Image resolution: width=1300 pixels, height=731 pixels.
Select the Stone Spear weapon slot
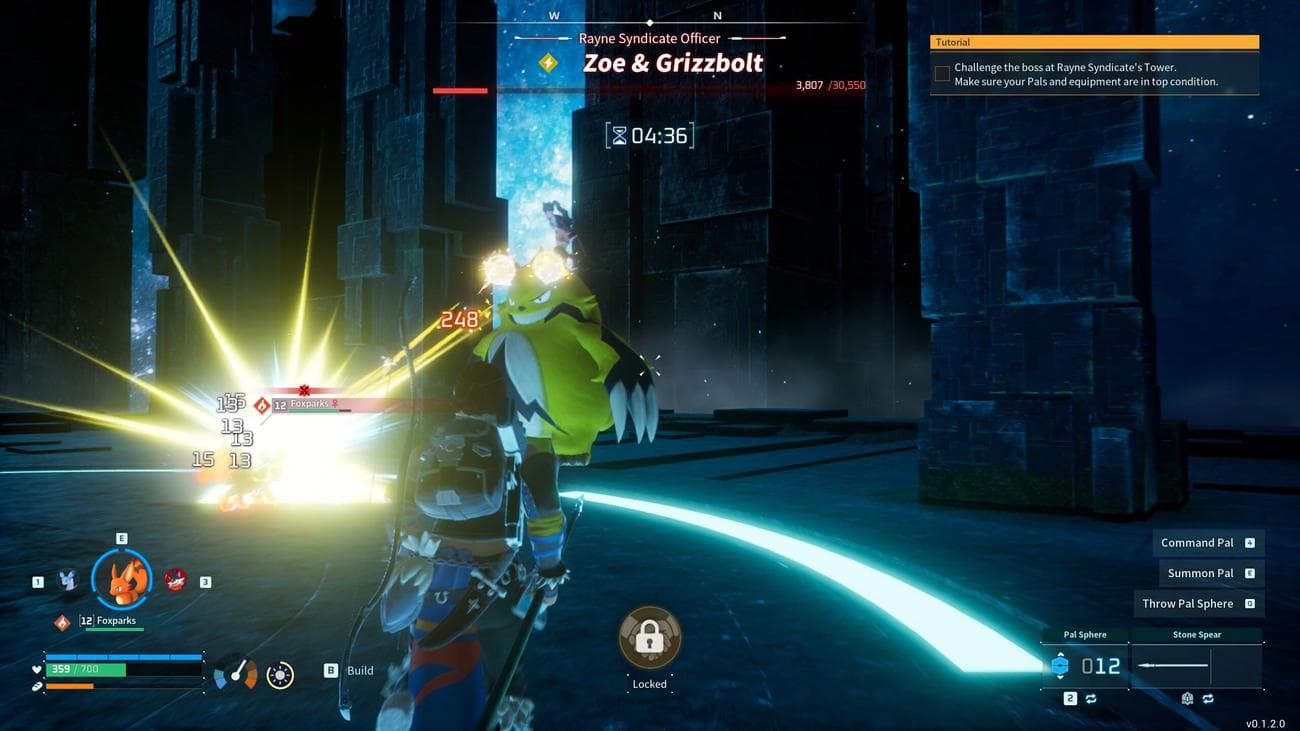pyautogui.click(x=1196, y=665)
